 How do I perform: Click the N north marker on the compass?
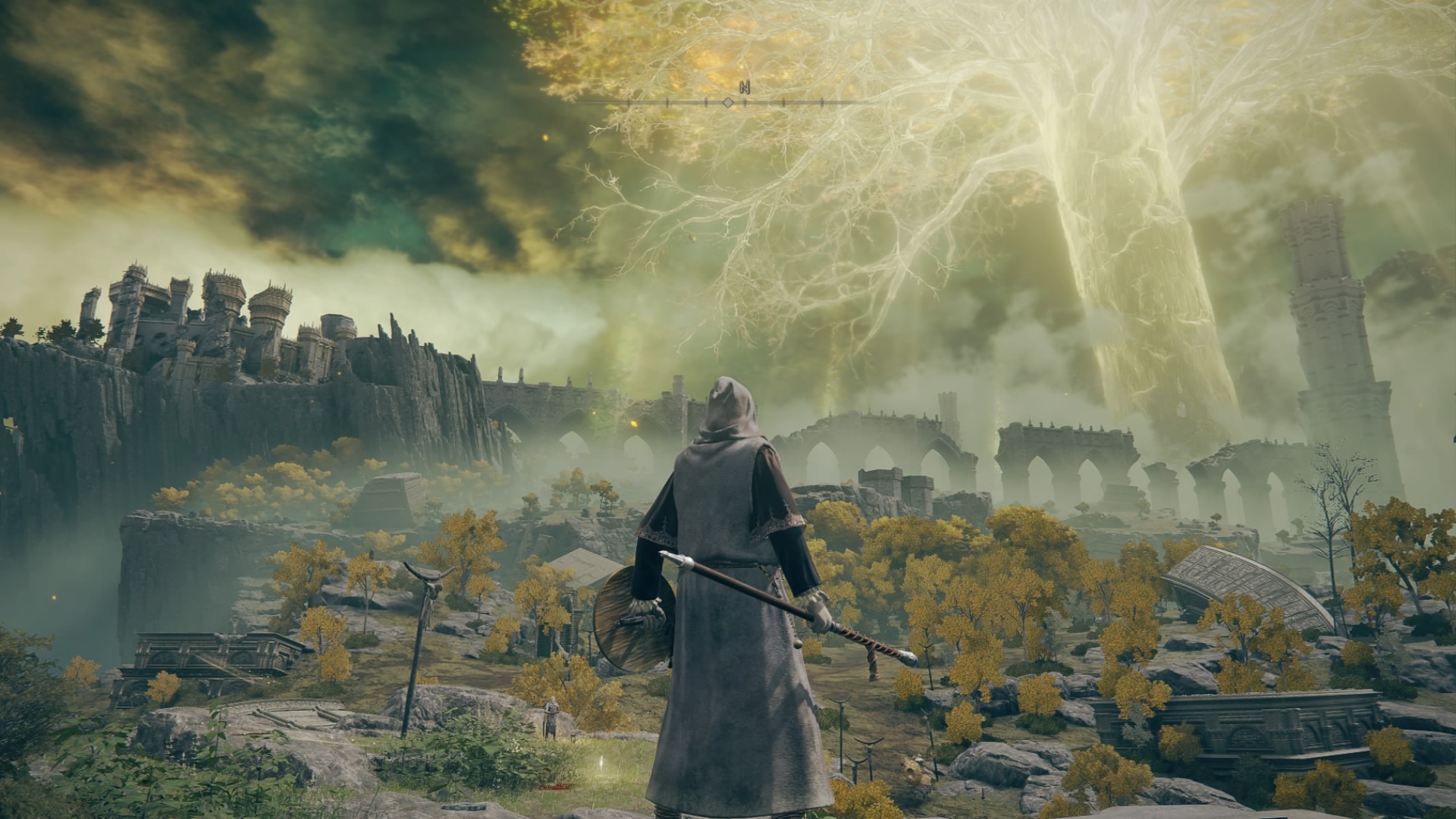pos(745,86)
